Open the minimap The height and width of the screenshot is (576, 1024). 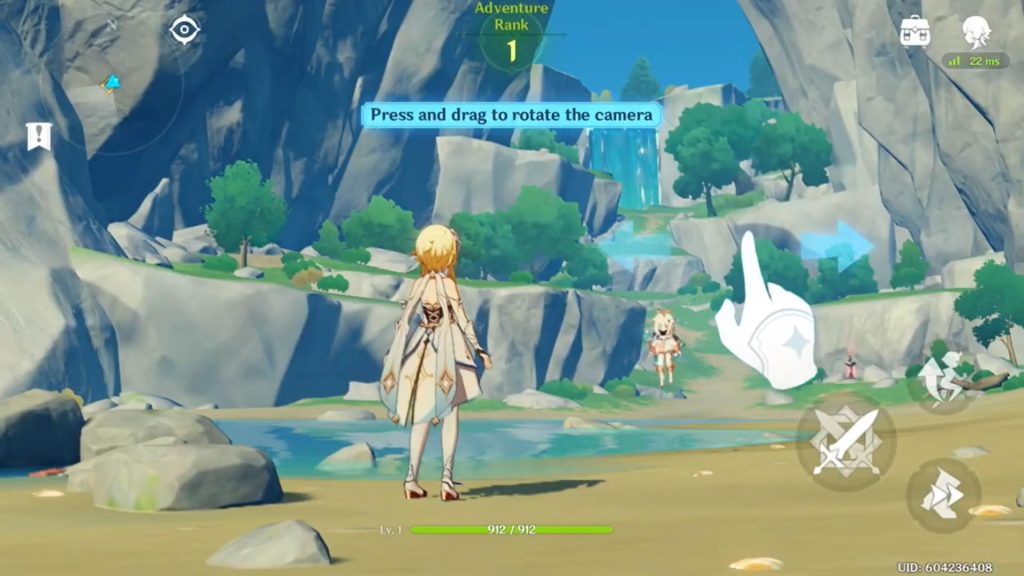click(x=110, y=85)
